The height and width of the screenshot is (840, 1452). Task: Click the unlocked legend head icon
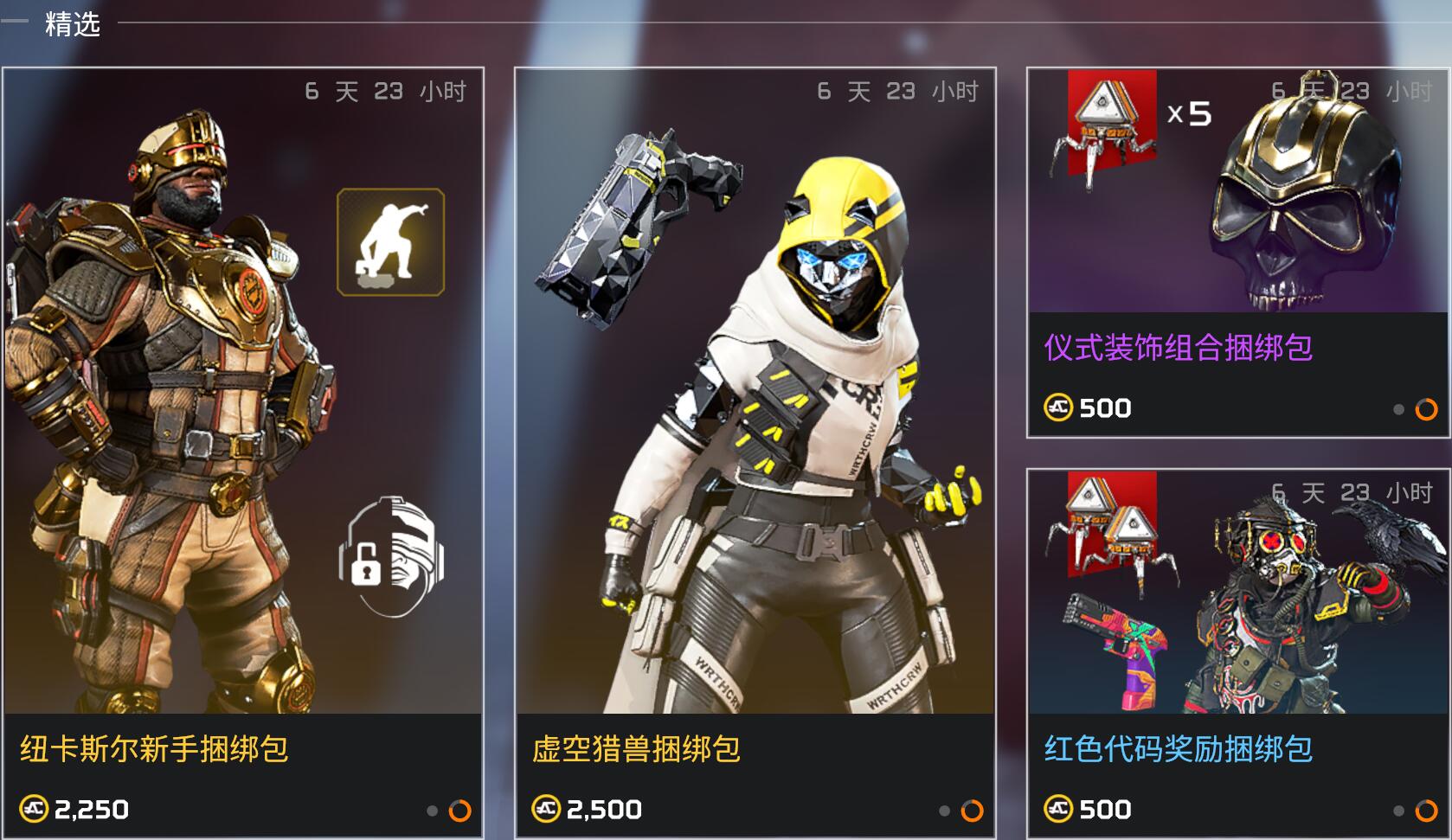(x=391, y=556)
